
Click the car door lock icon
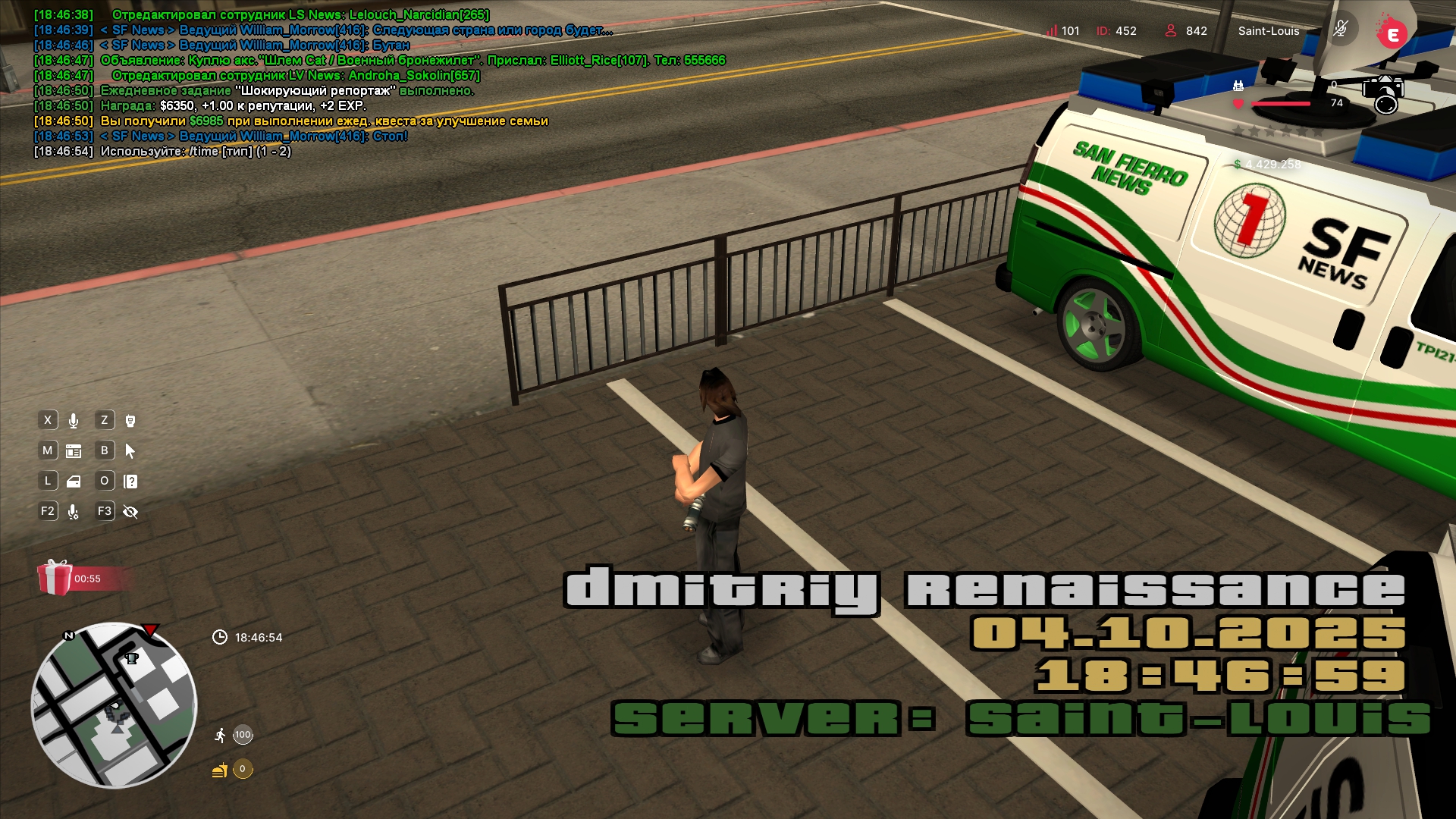pos(74,482)
